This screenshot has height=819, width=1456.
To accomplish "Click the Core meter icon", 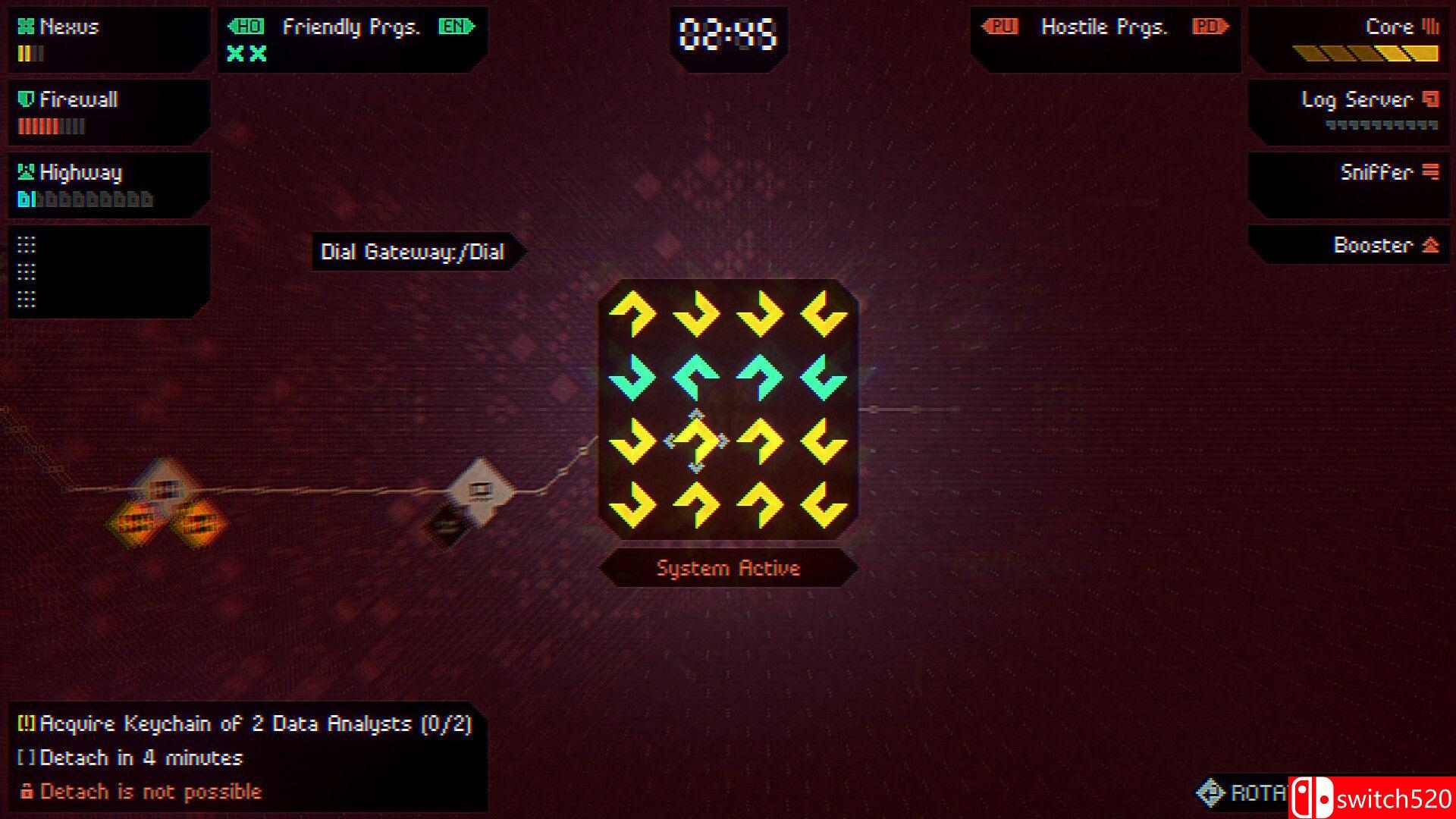I will point(1429,26).
